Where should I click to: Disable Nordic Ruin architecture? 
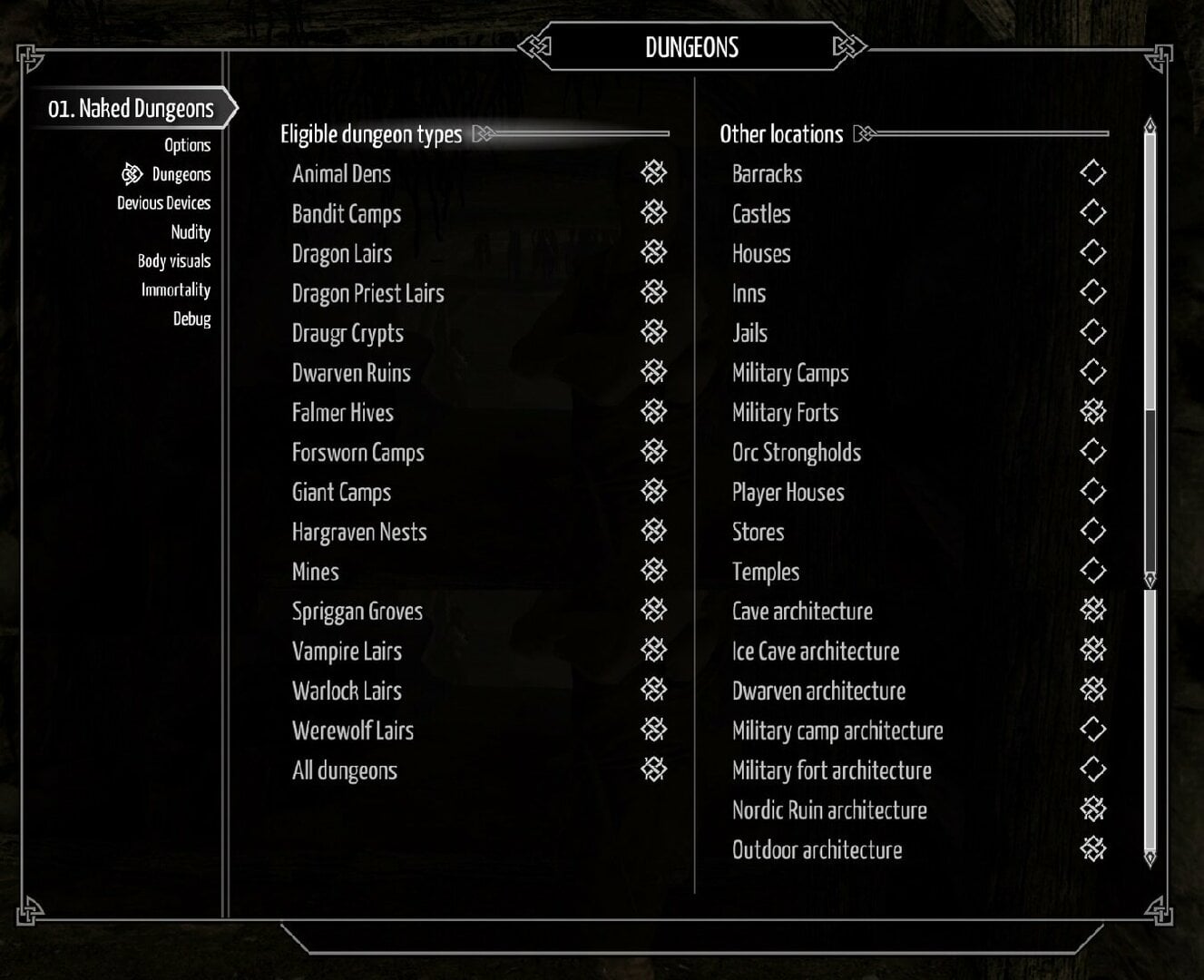tap(1092, 810)
